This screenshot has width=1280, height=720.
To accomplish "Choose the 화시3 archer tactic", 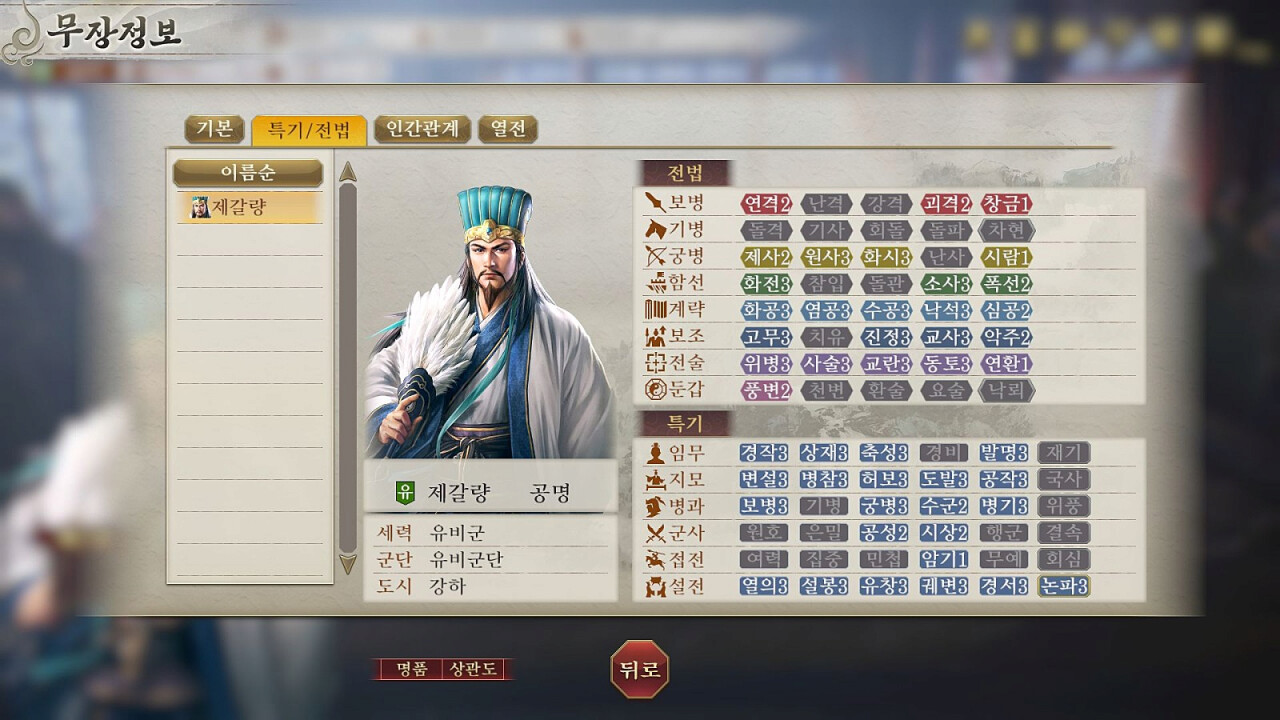I will pyautogui.click(x=886, y=257).
